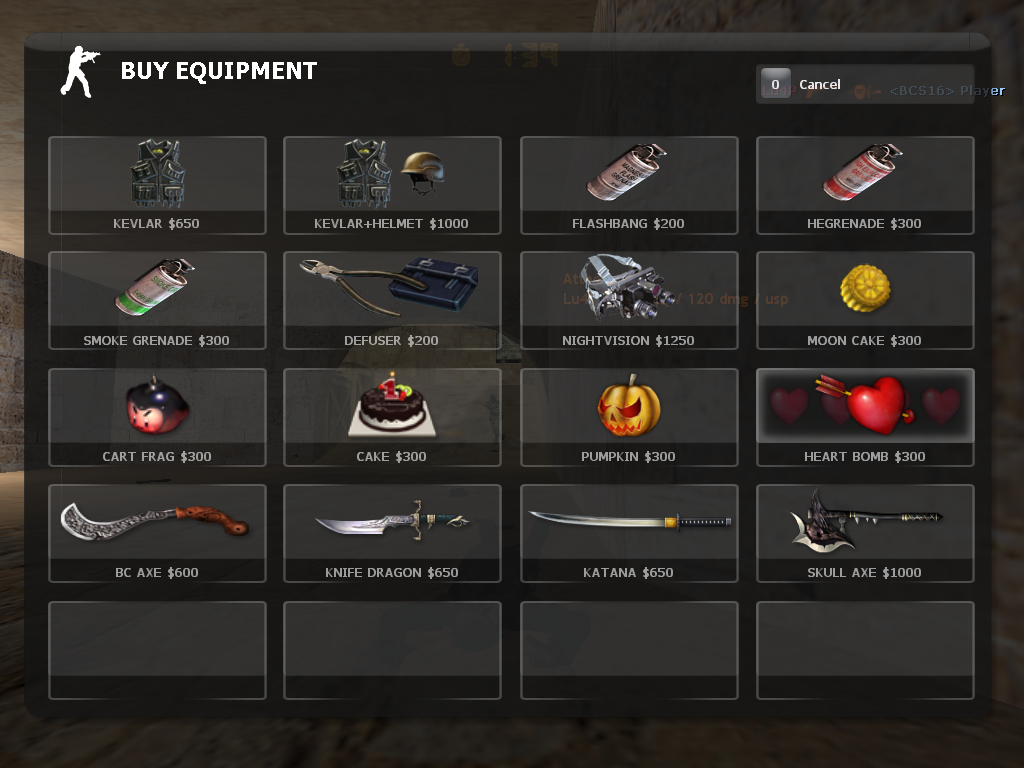The height and width of the screenshot is (768, 1024).
Task: Buy the Cart Frag grenade
Action: click(157, 417)
